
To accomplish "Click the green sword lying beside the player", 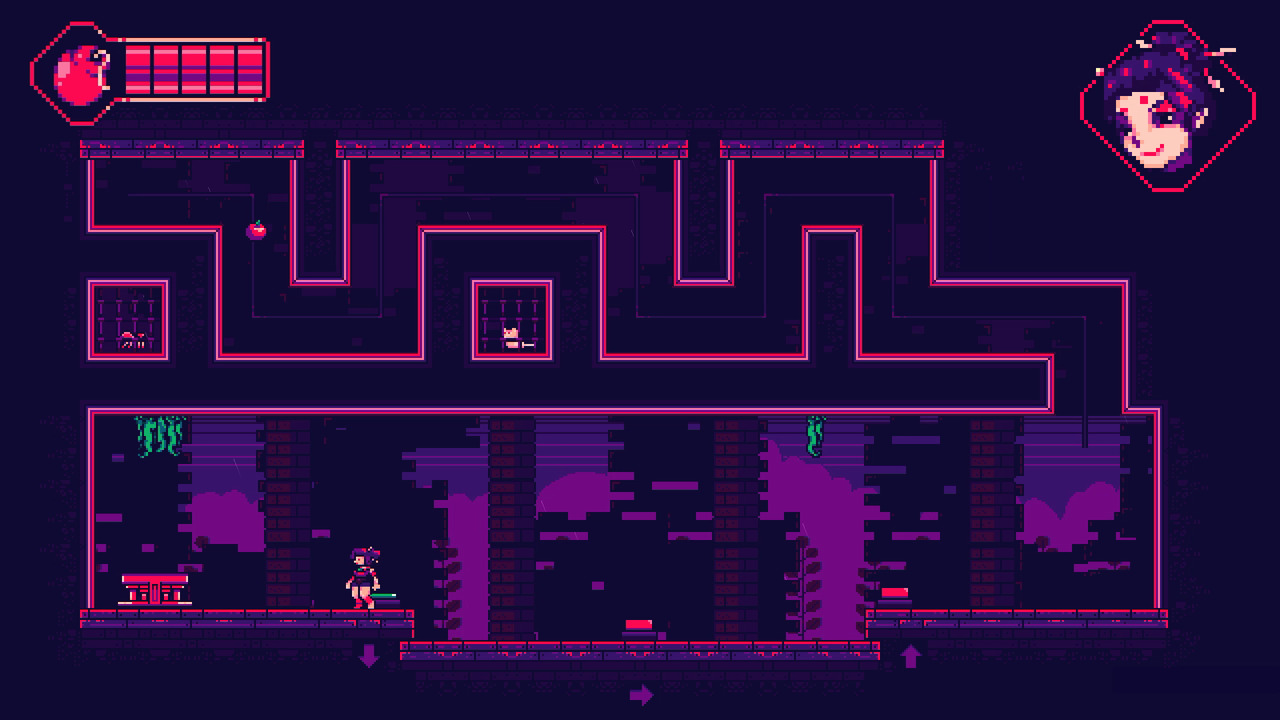I will (384, 594).
